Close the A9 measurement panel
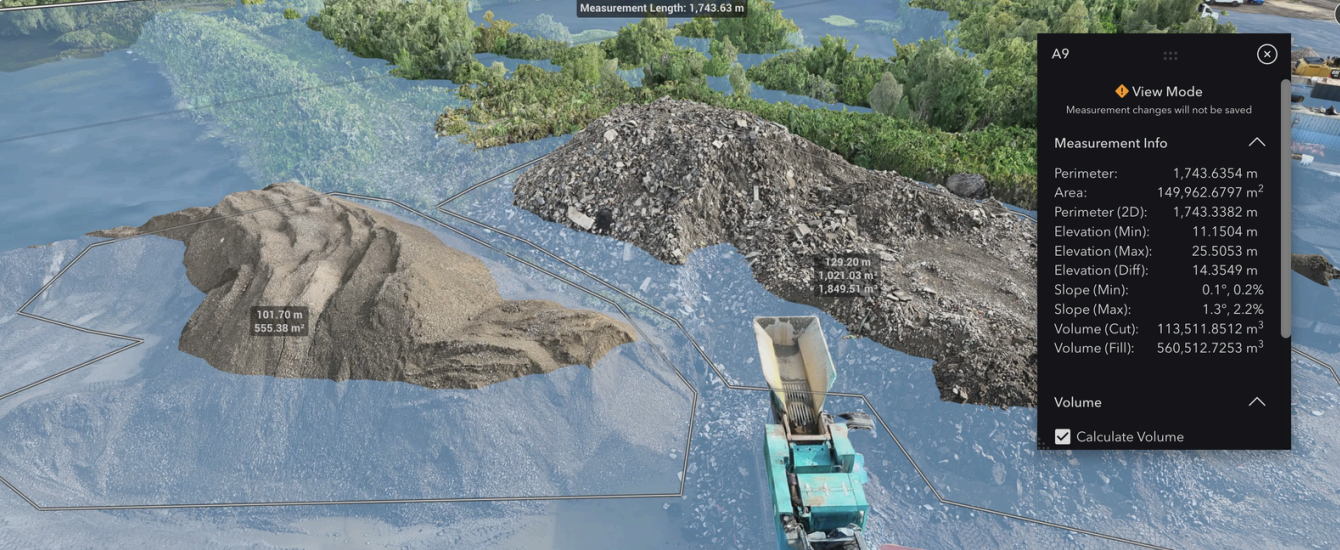 click(x=1266, y=54)
